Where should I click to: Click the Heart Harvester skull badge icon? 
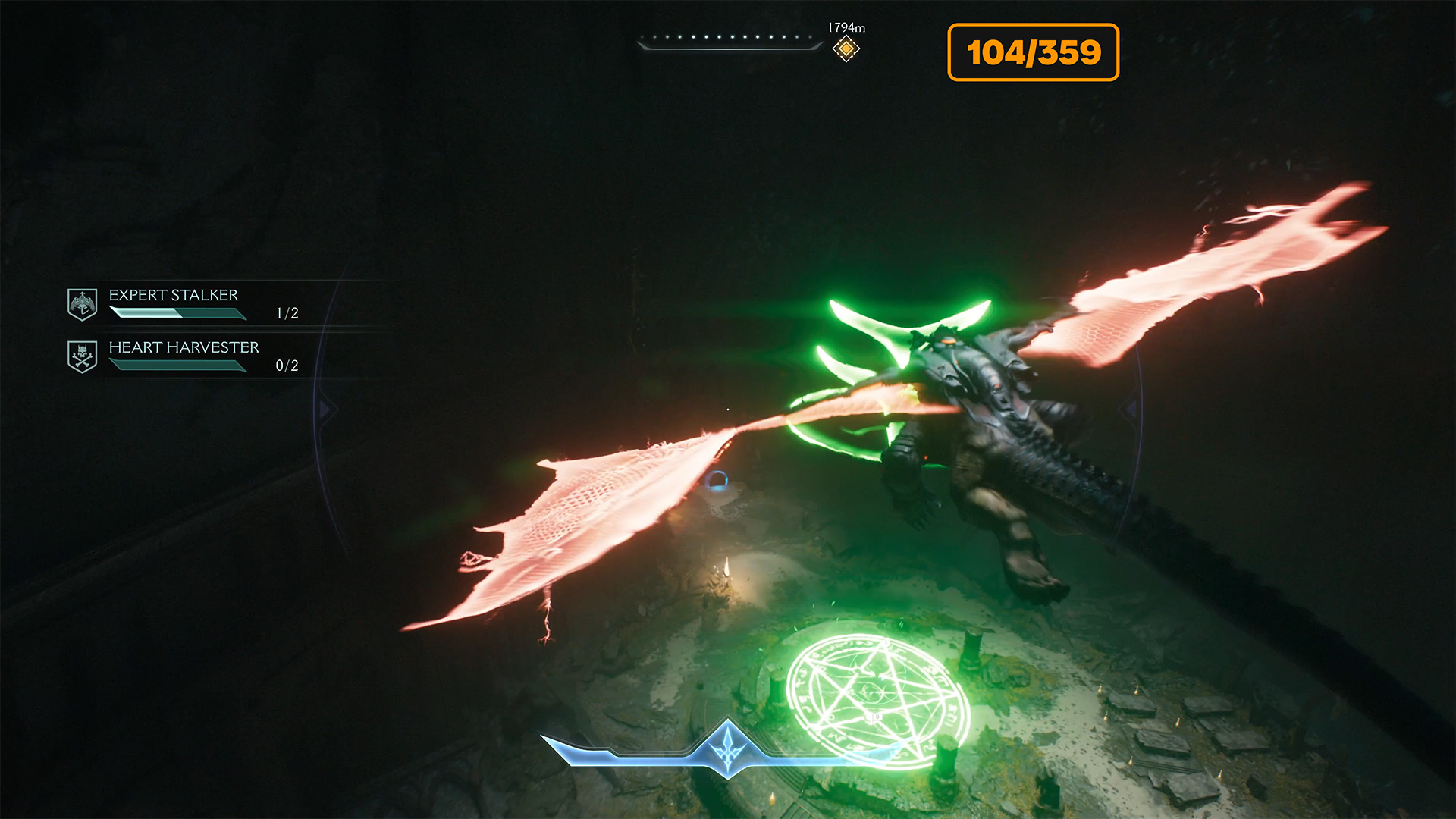82,356
